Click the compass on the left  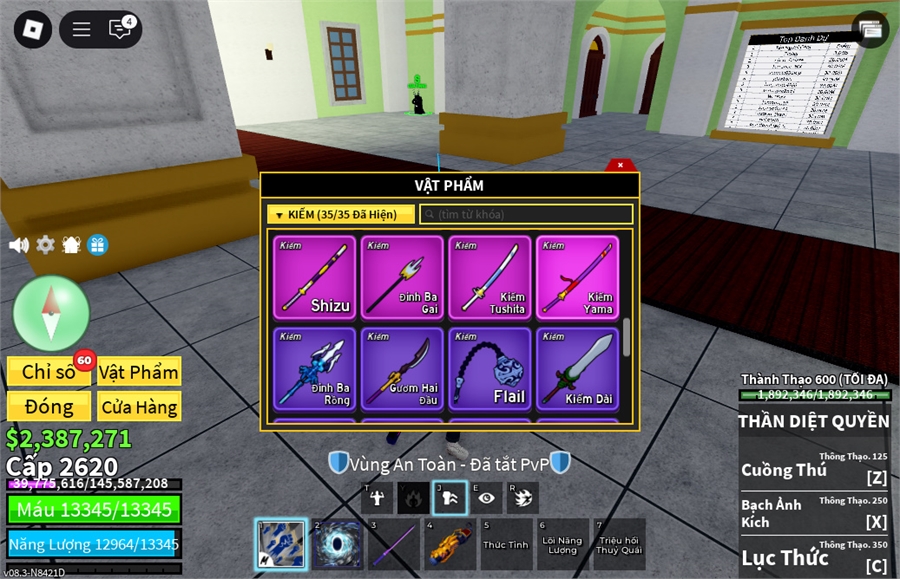pos(51,313)
